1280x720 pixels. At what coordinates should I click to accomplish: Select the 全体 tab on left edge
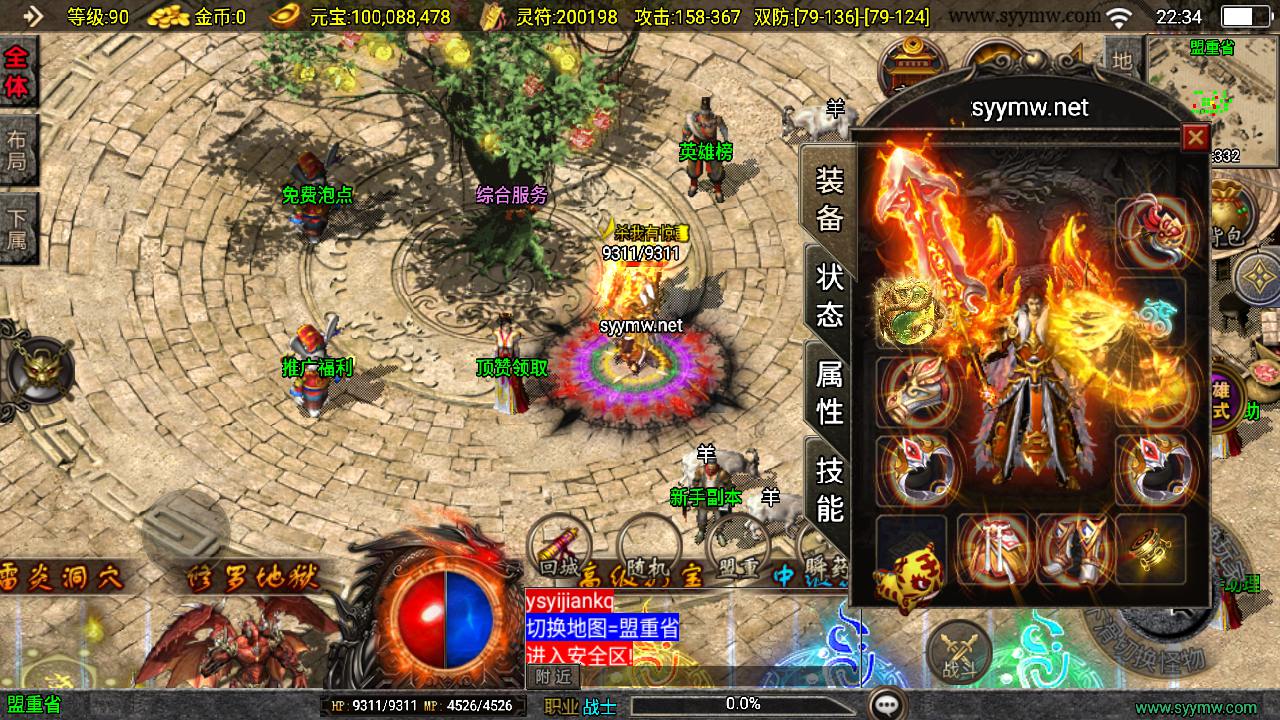18,72
